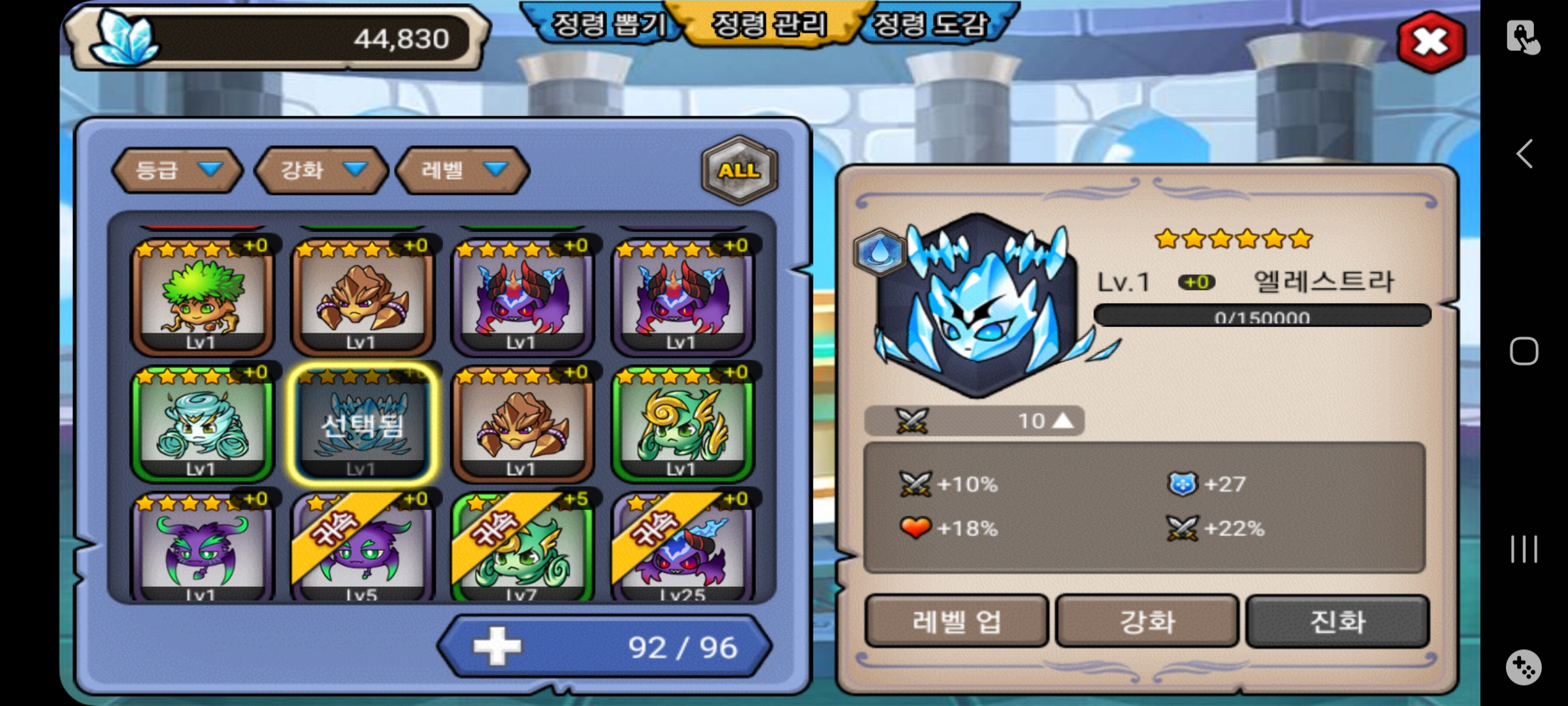1568x706 pixels.
Task: Tap the 레벨 업 button
Action: pos(956,621)
